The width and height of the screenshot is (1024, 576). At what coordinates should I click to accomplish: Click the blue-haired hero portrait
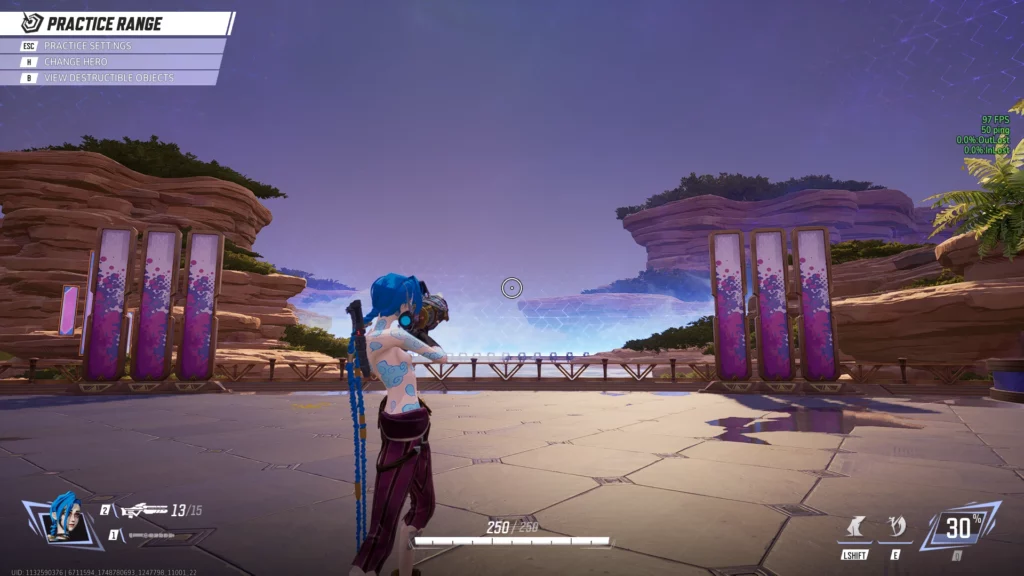[x=66, y=519]
